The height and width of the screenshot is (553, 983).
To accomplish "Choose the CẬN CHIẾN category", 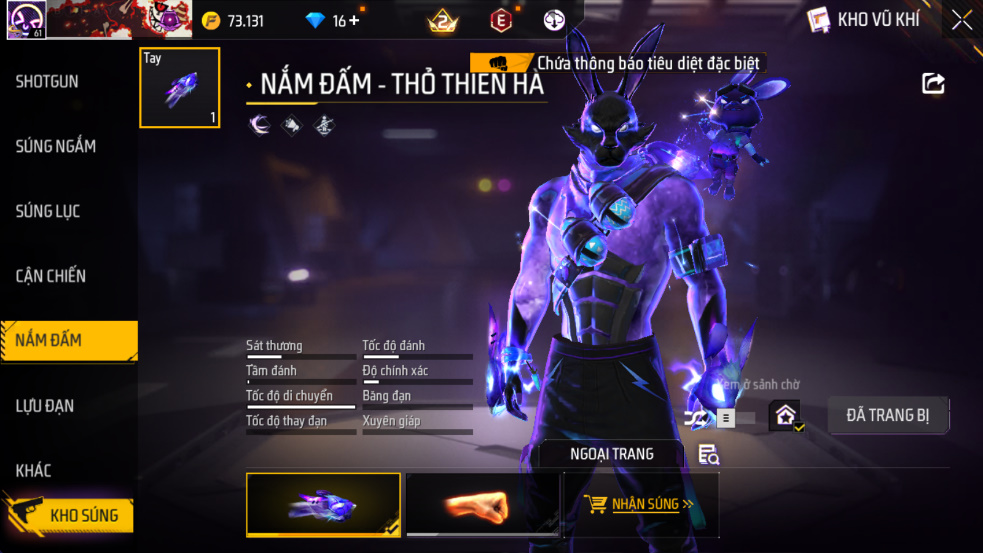I will click(51, 276).
